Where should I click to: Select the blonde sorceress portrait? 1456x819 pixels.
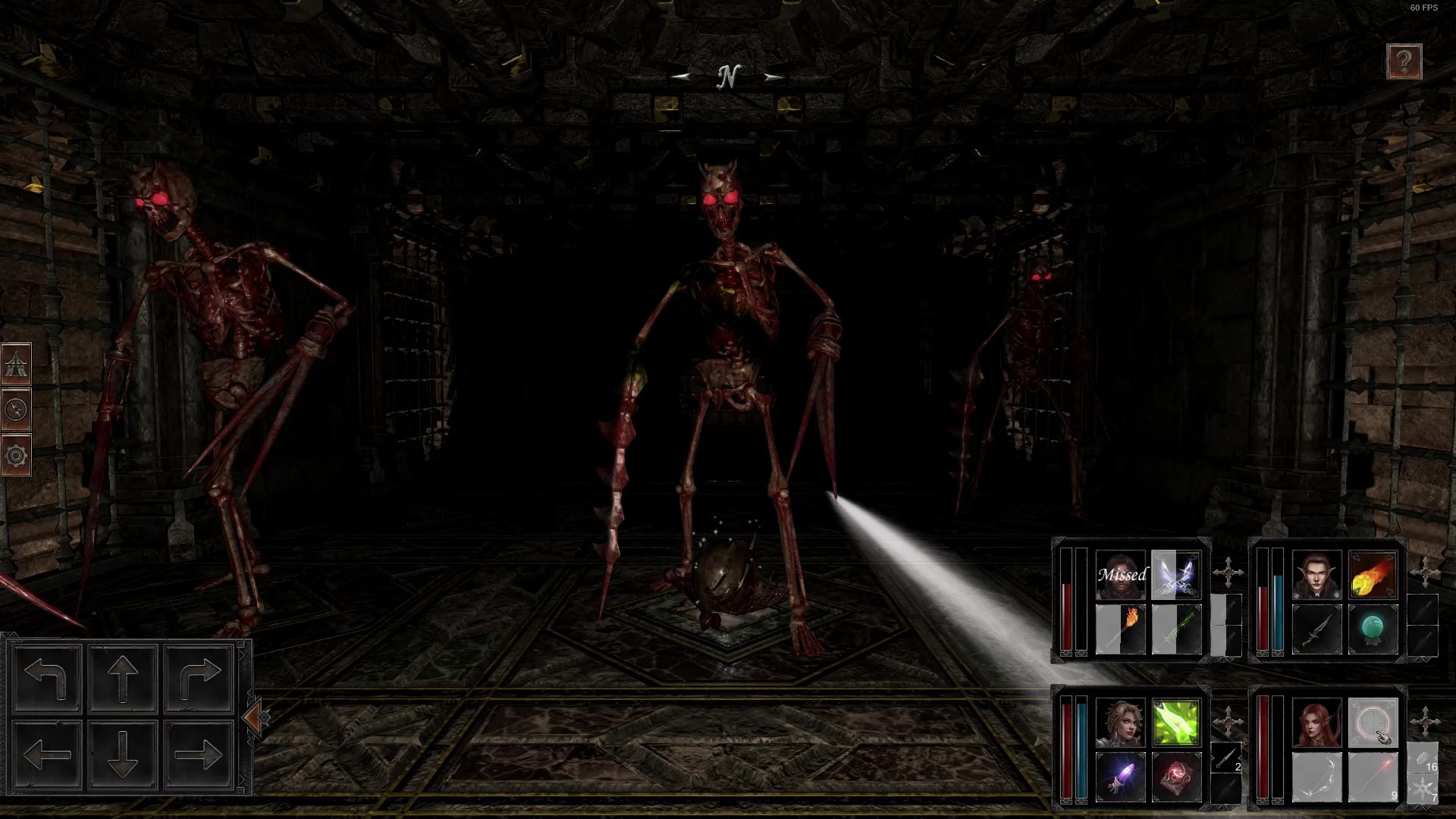[x=1120, y=723]
